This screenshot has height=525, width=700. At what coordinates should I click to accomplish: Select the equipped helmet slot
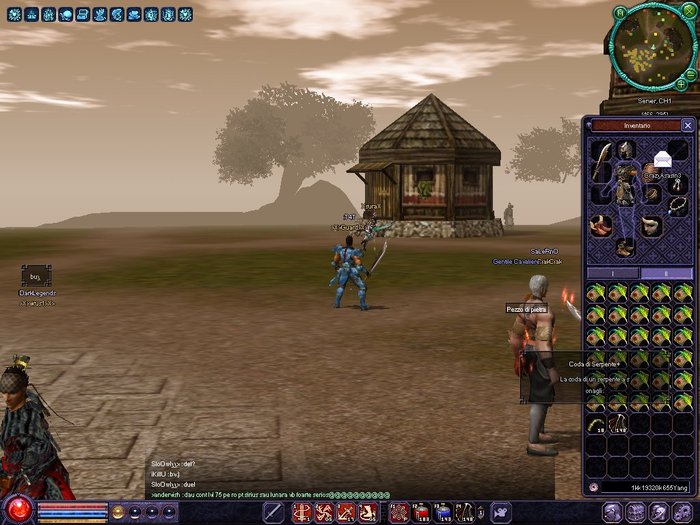pos(625,150)
